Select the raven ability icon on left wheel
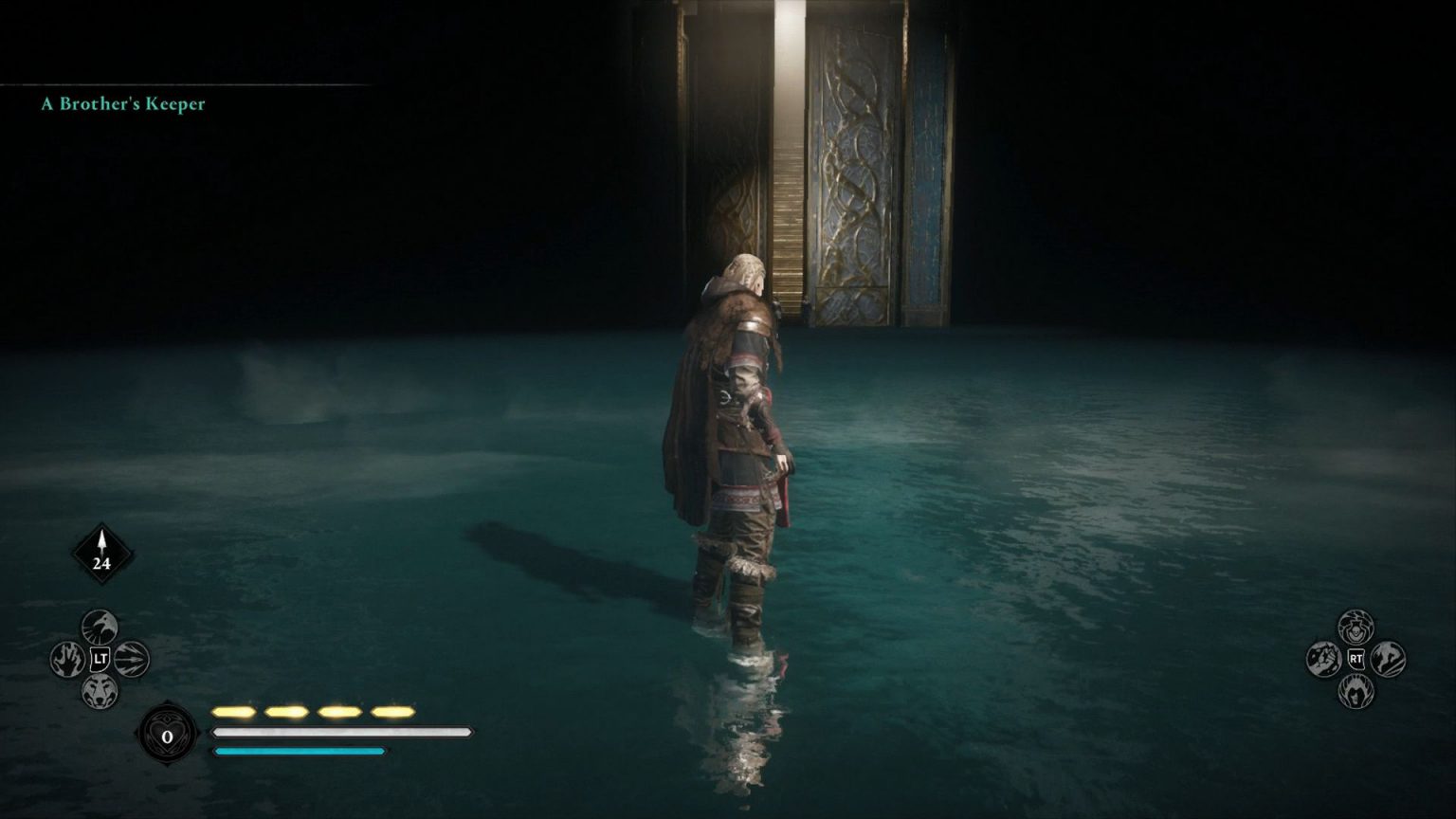This screenshot has width=1456, height=819. point(100,626)
